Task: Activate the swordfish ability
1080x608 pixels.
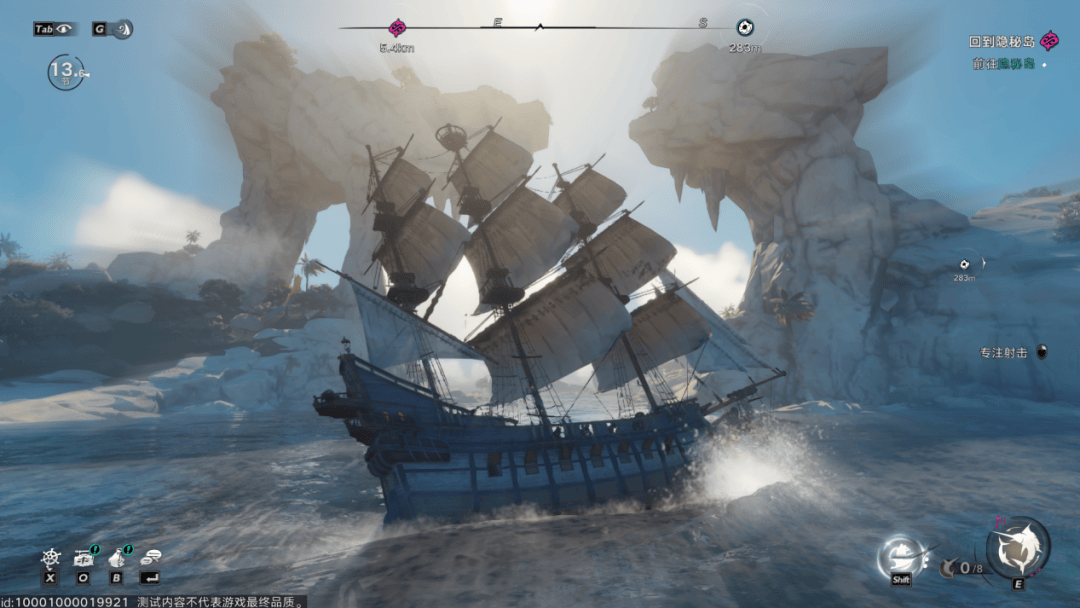Action: [1018, 547]
